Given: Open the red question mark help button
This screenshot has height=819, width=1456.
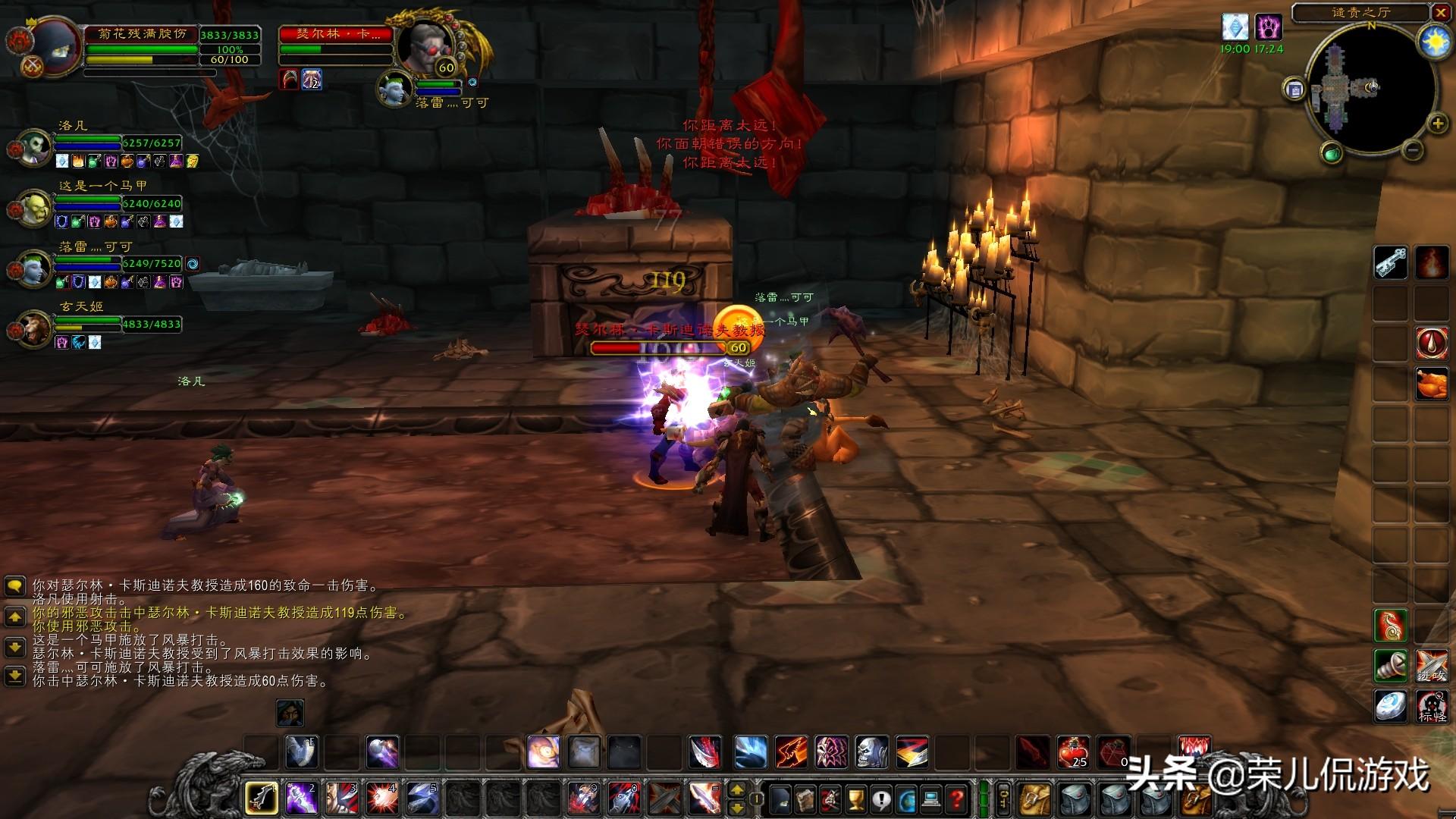Looking at the screenshot, I should tap(957, 799).
